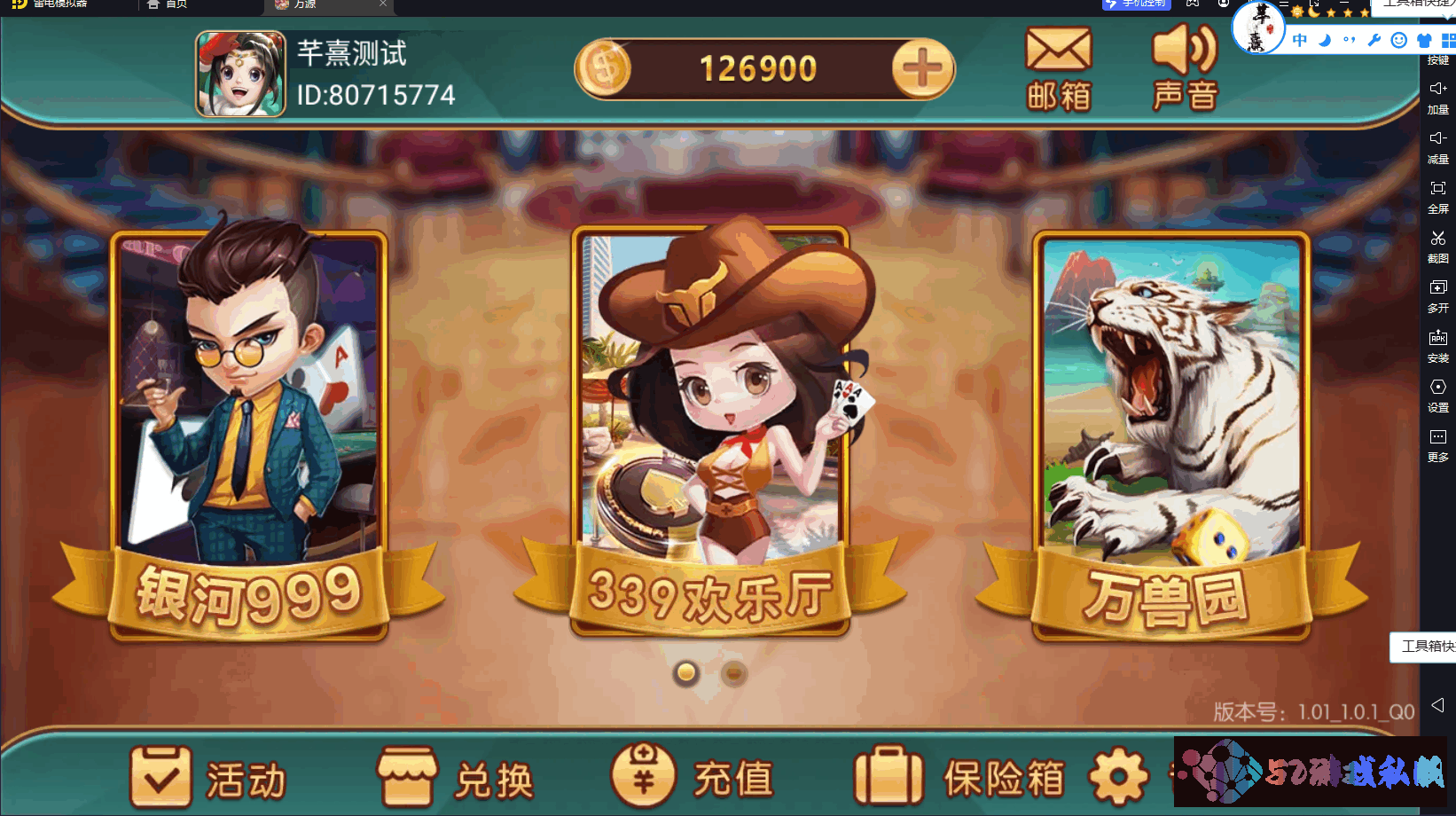This screenshot has width=1456, height=816.
Task: Open the toolbox shortcut dropdown chevron
Action: [x=1447, y=18]
